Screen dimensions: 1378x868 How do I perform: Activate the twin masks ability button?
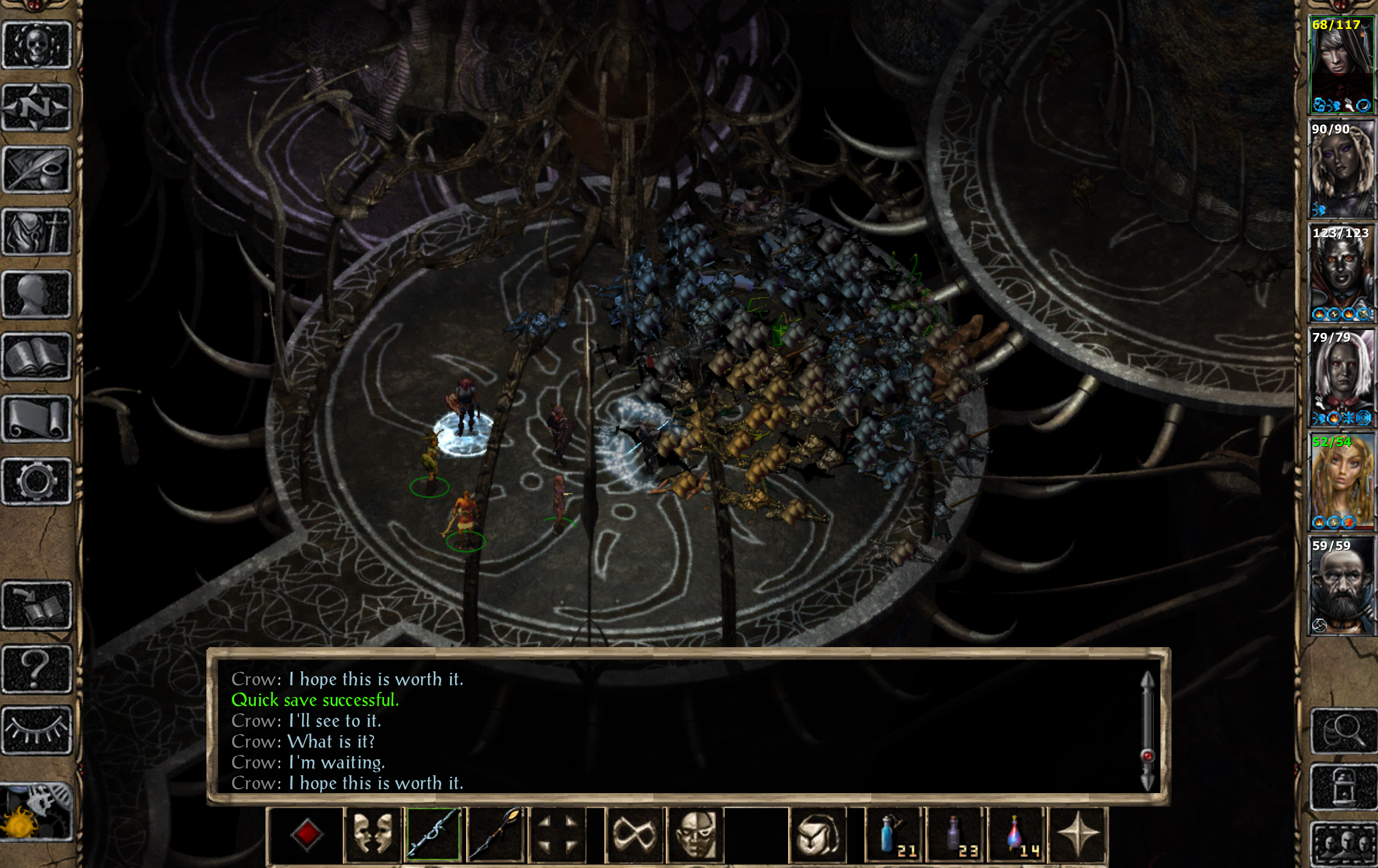pos(372,835)
